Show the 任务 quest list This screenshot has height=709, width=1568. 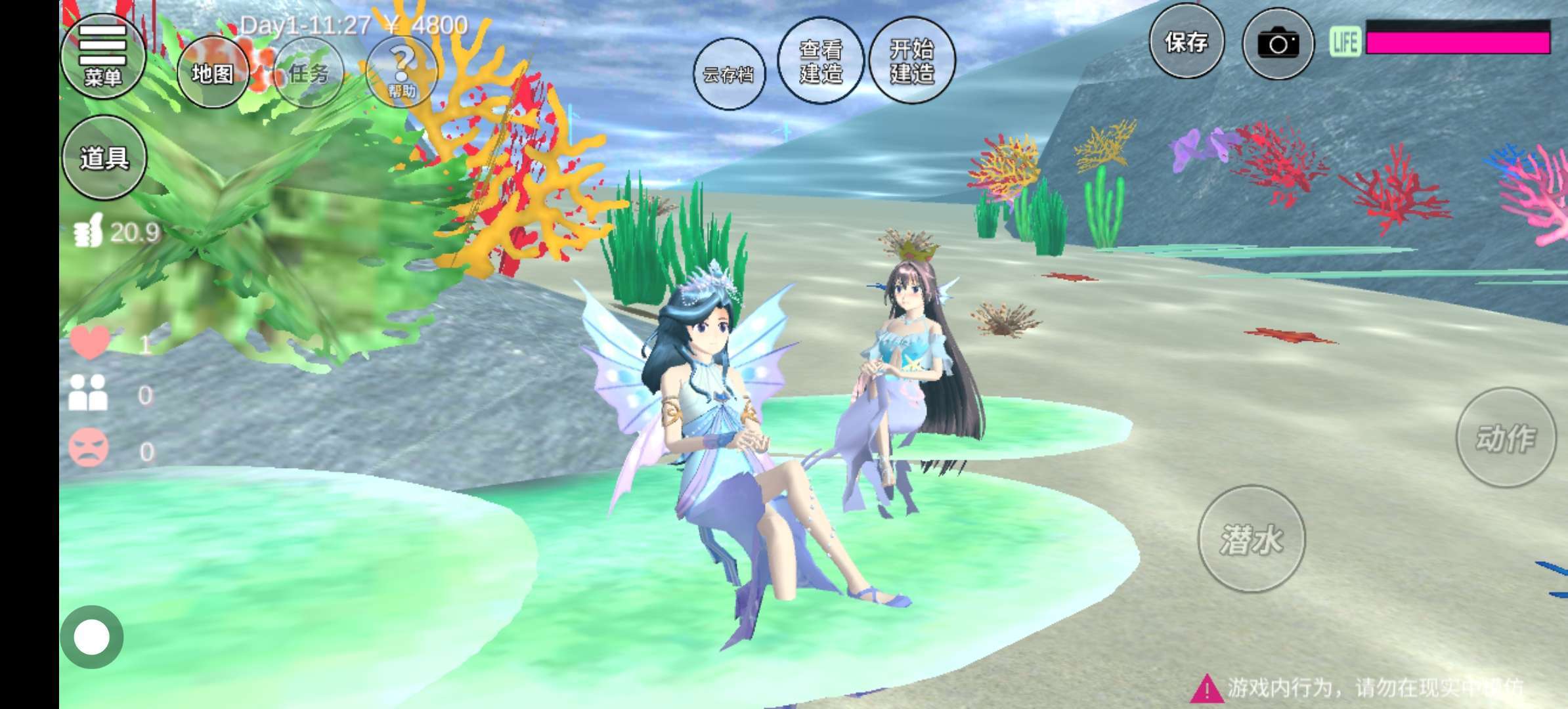coord(308,73)
